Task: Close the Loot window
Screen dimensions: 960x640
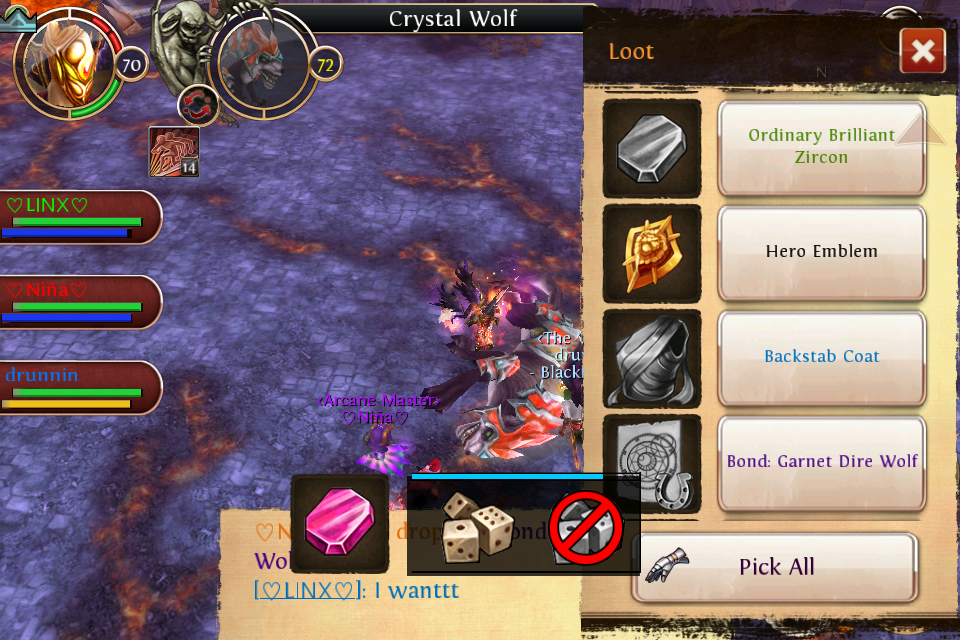Action: click(x=922, y=51)
